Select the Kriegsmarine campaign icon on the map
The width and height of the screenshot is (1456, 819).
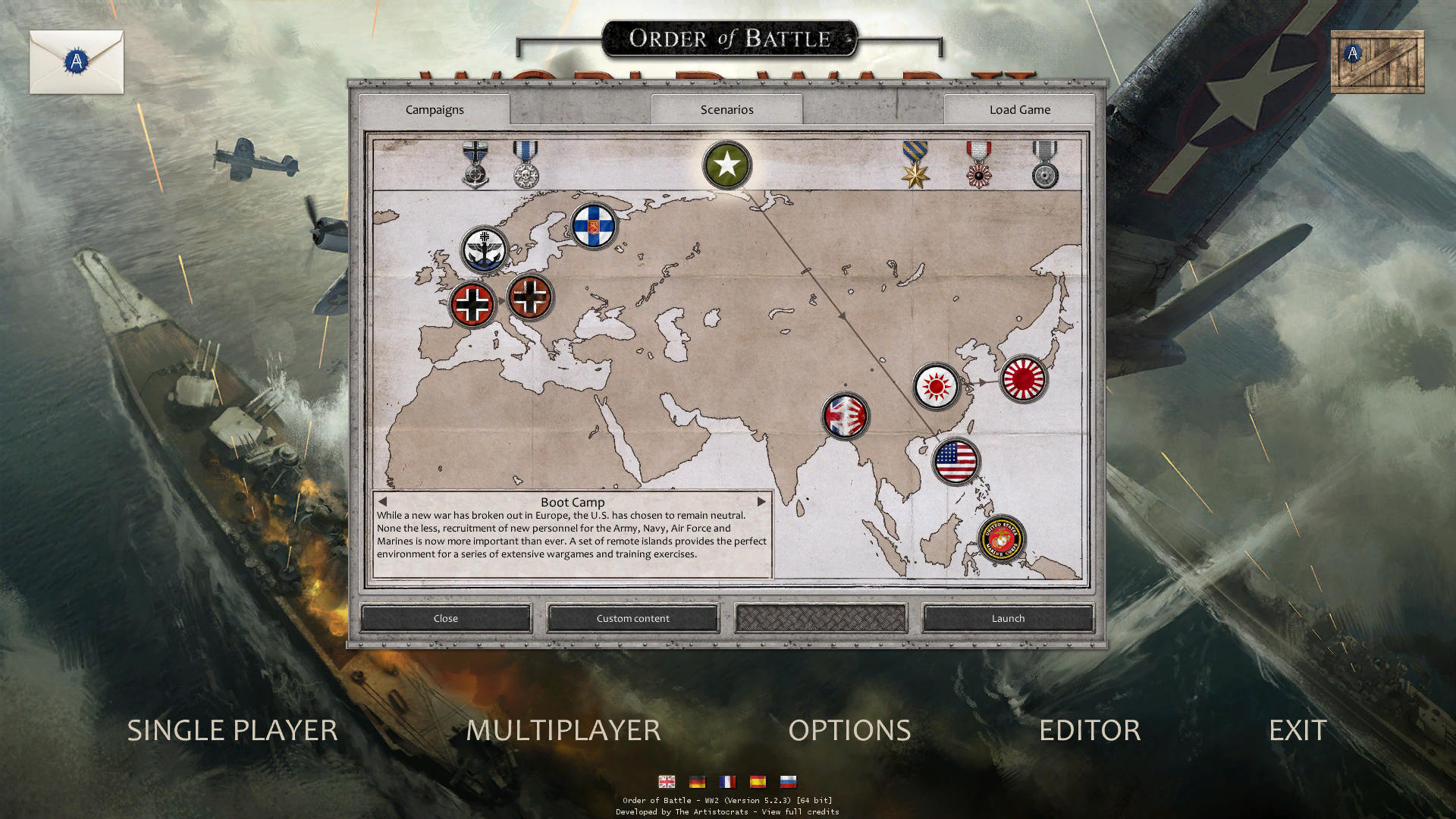pyautogui.click(x=486, y=250)
